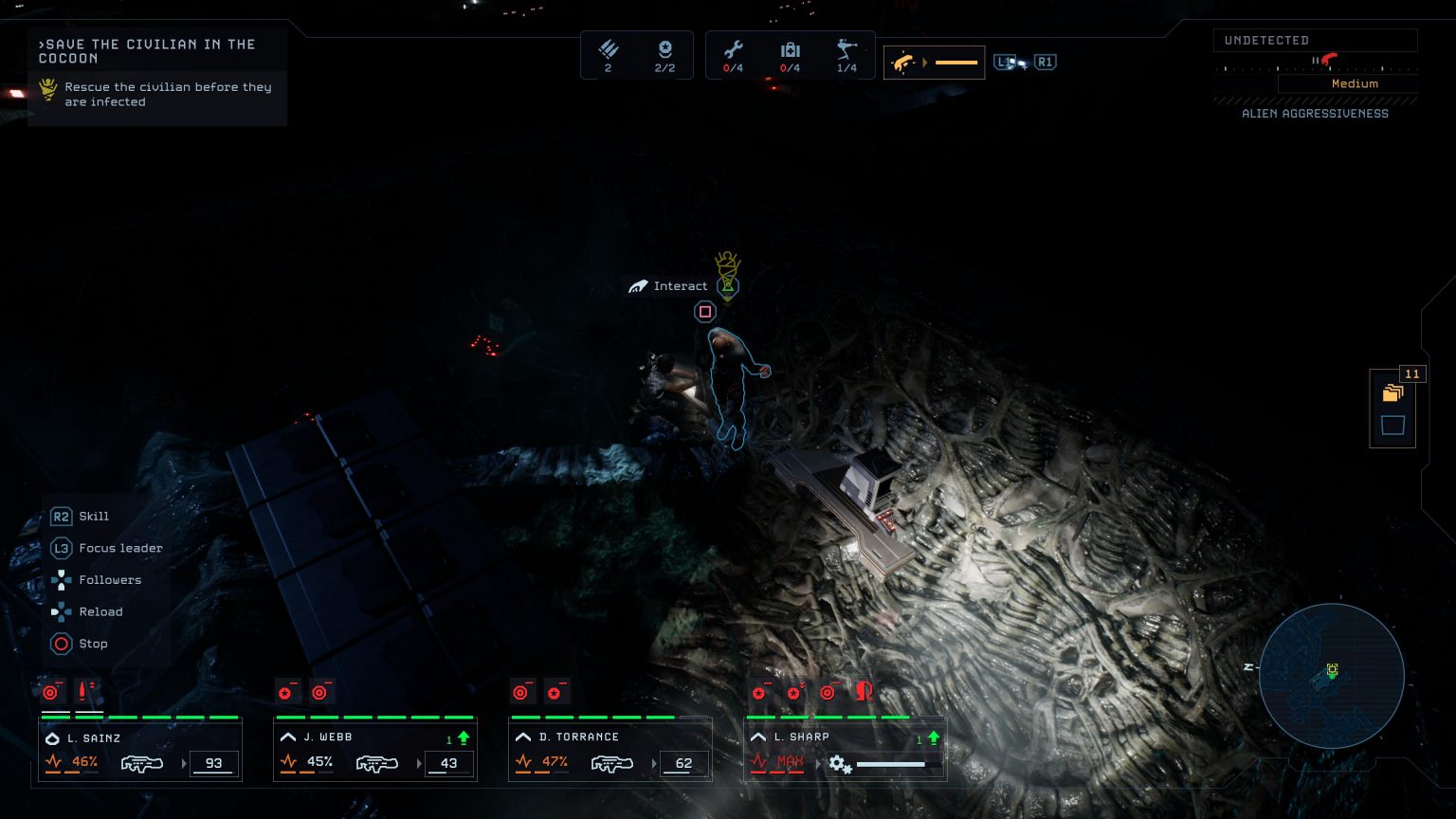Toggle the L1 shoulder button indicator
This screenshot has width=1456, height=819.
coord(1004,62)
